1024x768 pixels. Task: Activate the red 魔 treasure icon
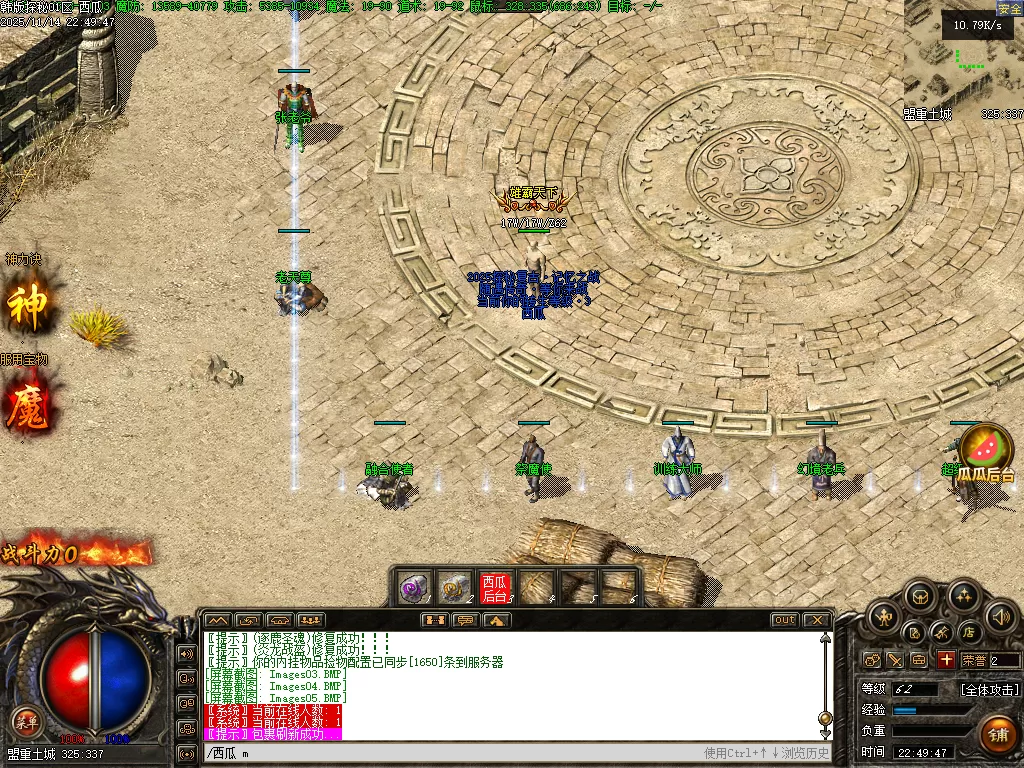point(27,407)
